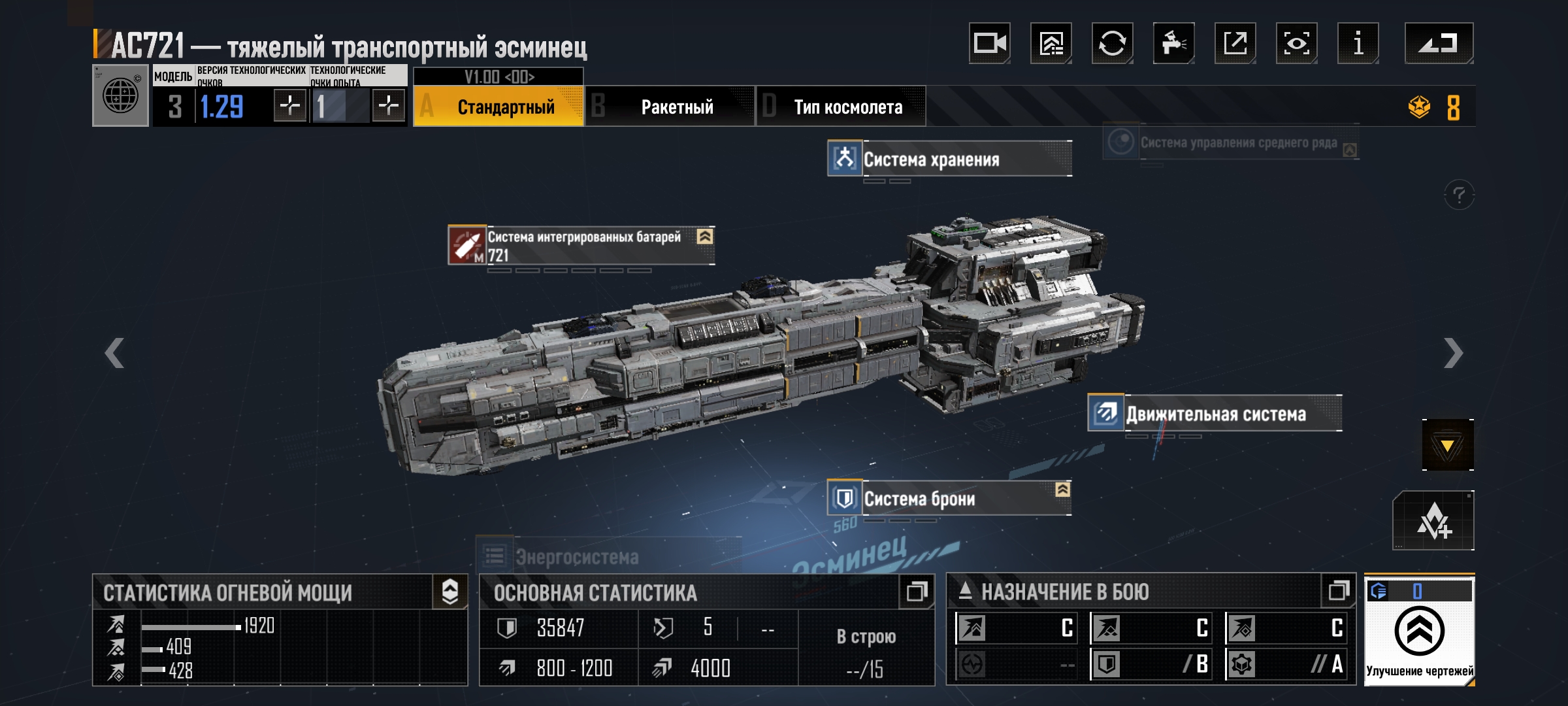Toggle the Статистика огневой мощи view

(x=450, y=592)
